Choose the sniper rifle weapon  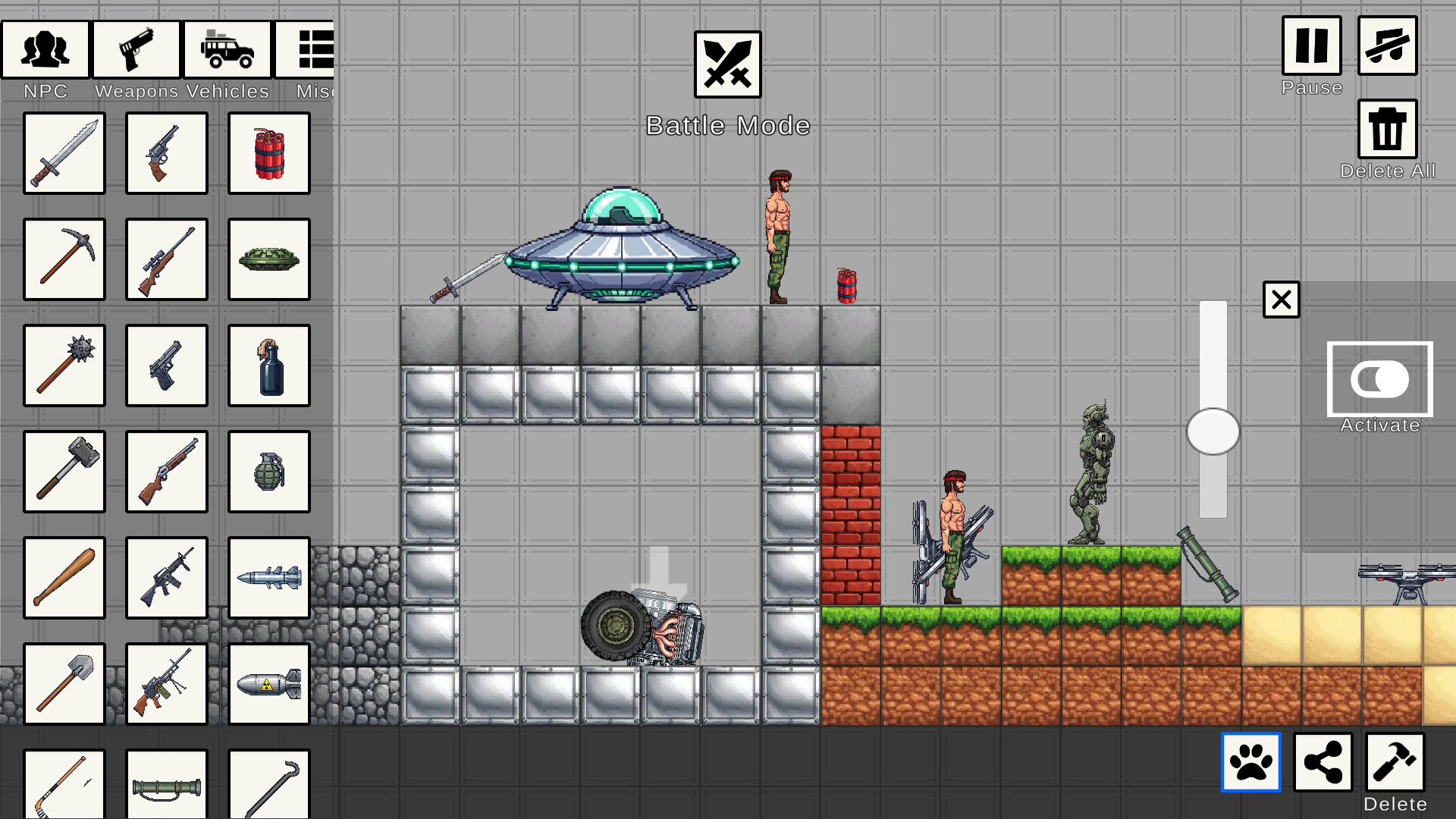(x=166, y=259)
